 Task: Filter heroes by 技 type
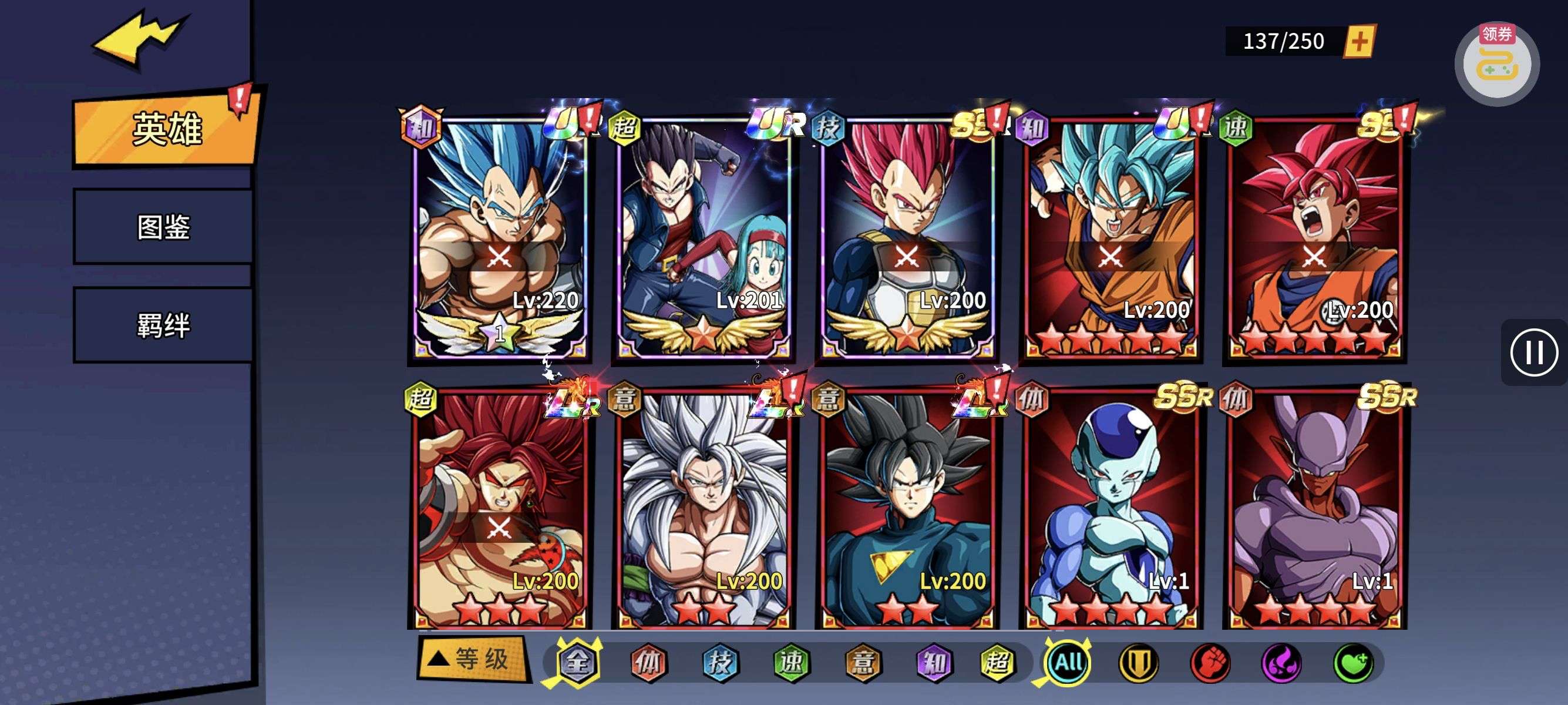coord(720,662)
